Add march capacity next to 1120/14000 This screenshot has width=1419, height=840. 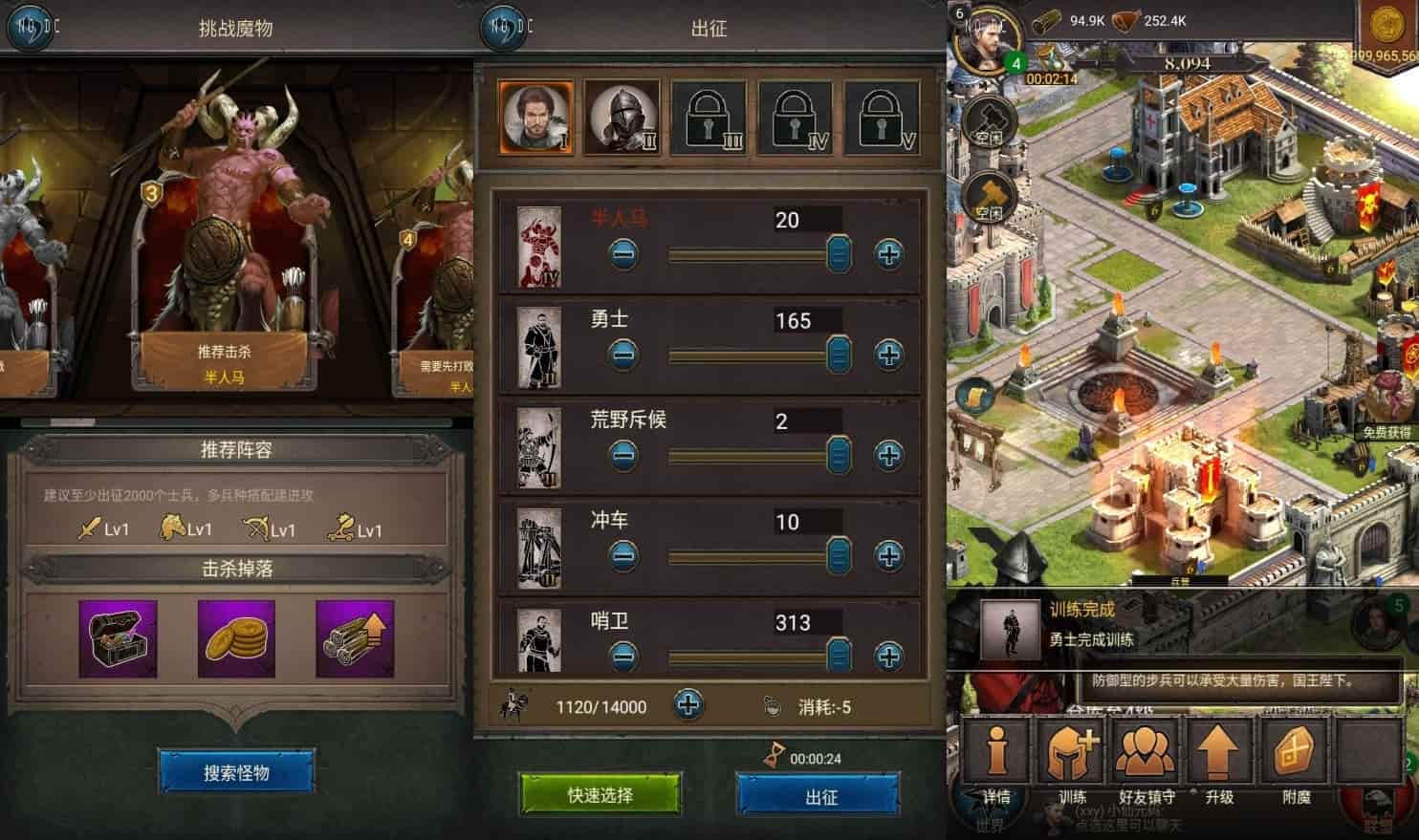pyautogui.click(x=688, y=706)
